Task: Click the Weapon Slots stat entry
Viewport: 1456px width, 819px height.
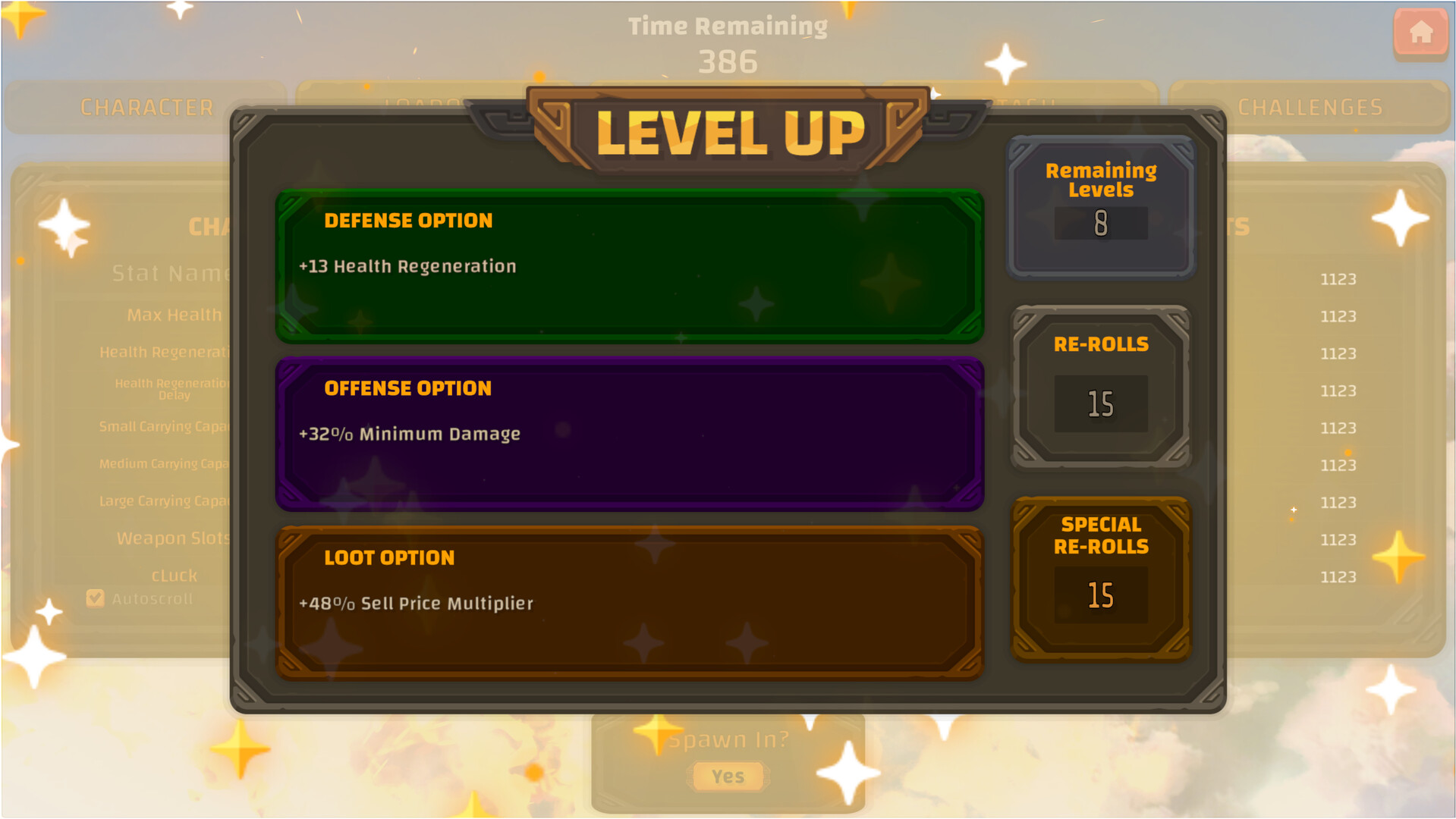Action: coord(173,538)
